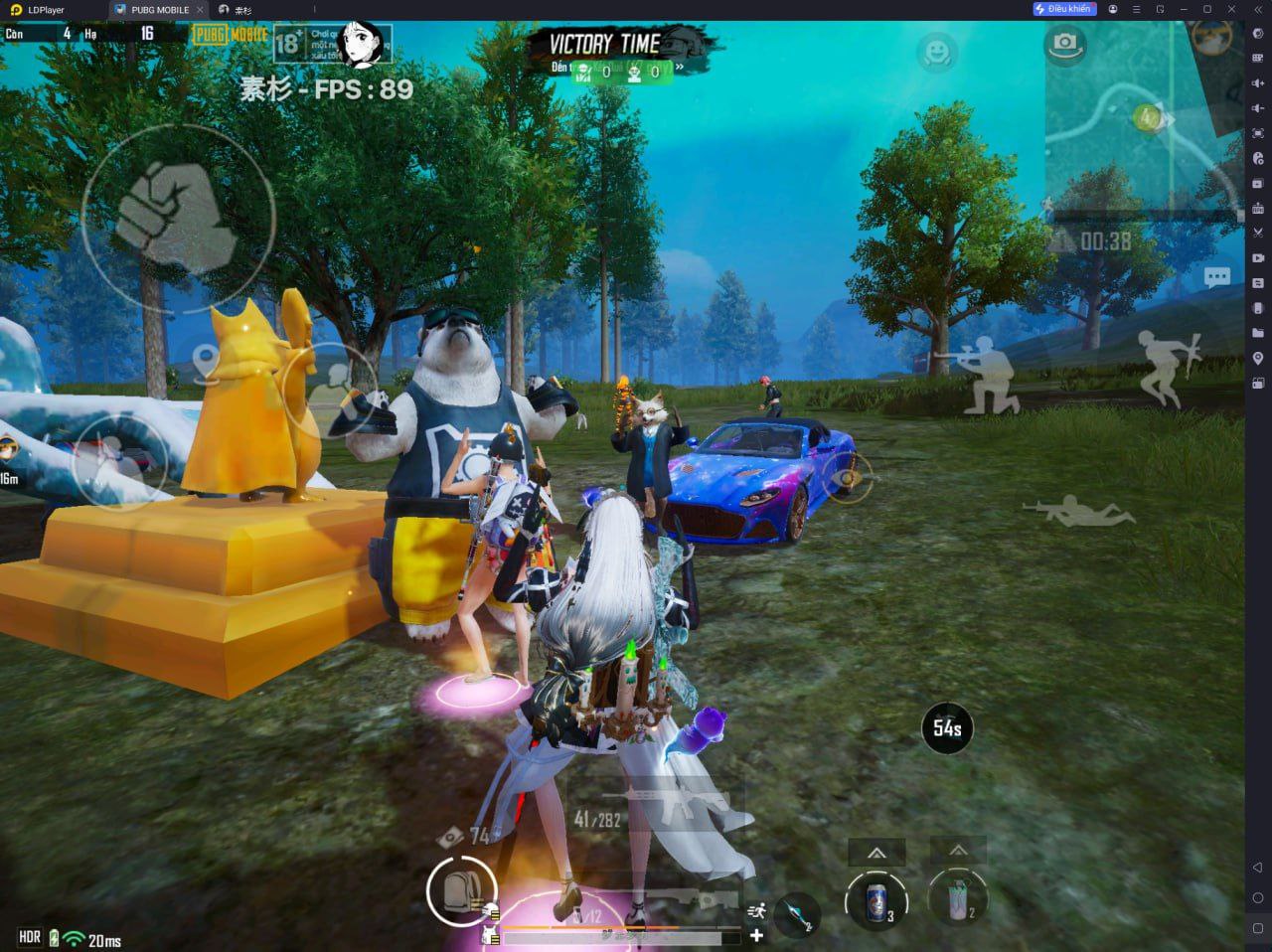Open the LDPlayer hamburger menu
The width and height of the screenshot is (1272, 952).
pos(1137,9)
